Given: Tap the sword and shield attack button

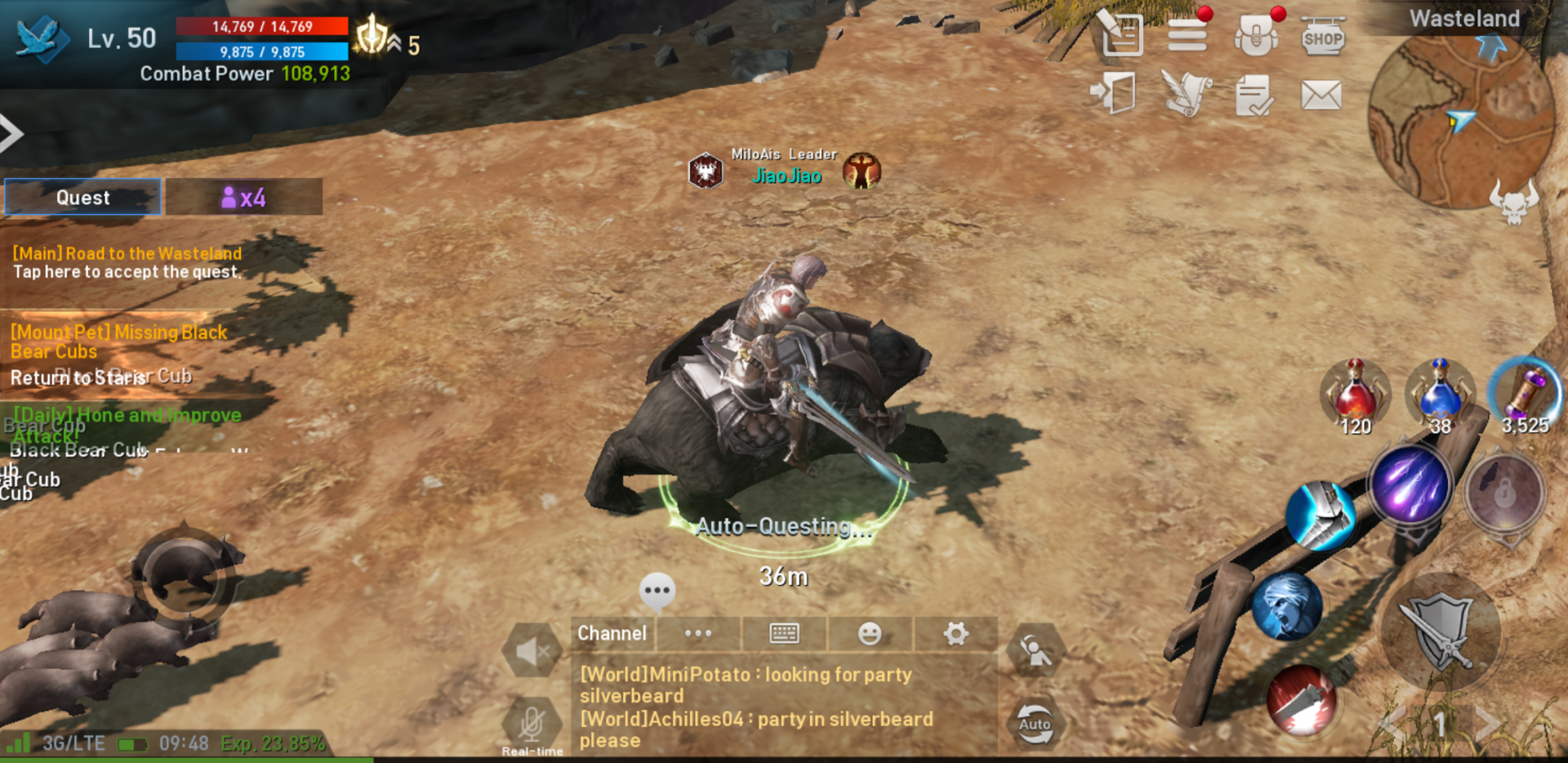Looking at the screenshot, I should click(1441, 631).
